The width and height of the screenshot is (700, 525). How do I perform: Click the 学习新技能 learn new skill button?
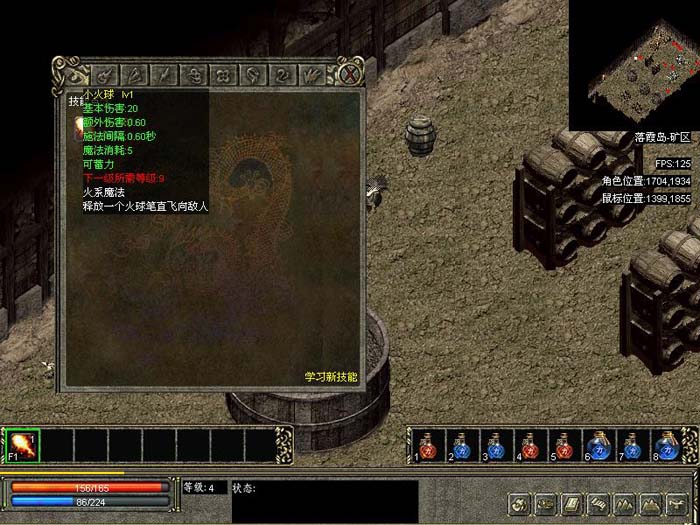click(331, 377)
